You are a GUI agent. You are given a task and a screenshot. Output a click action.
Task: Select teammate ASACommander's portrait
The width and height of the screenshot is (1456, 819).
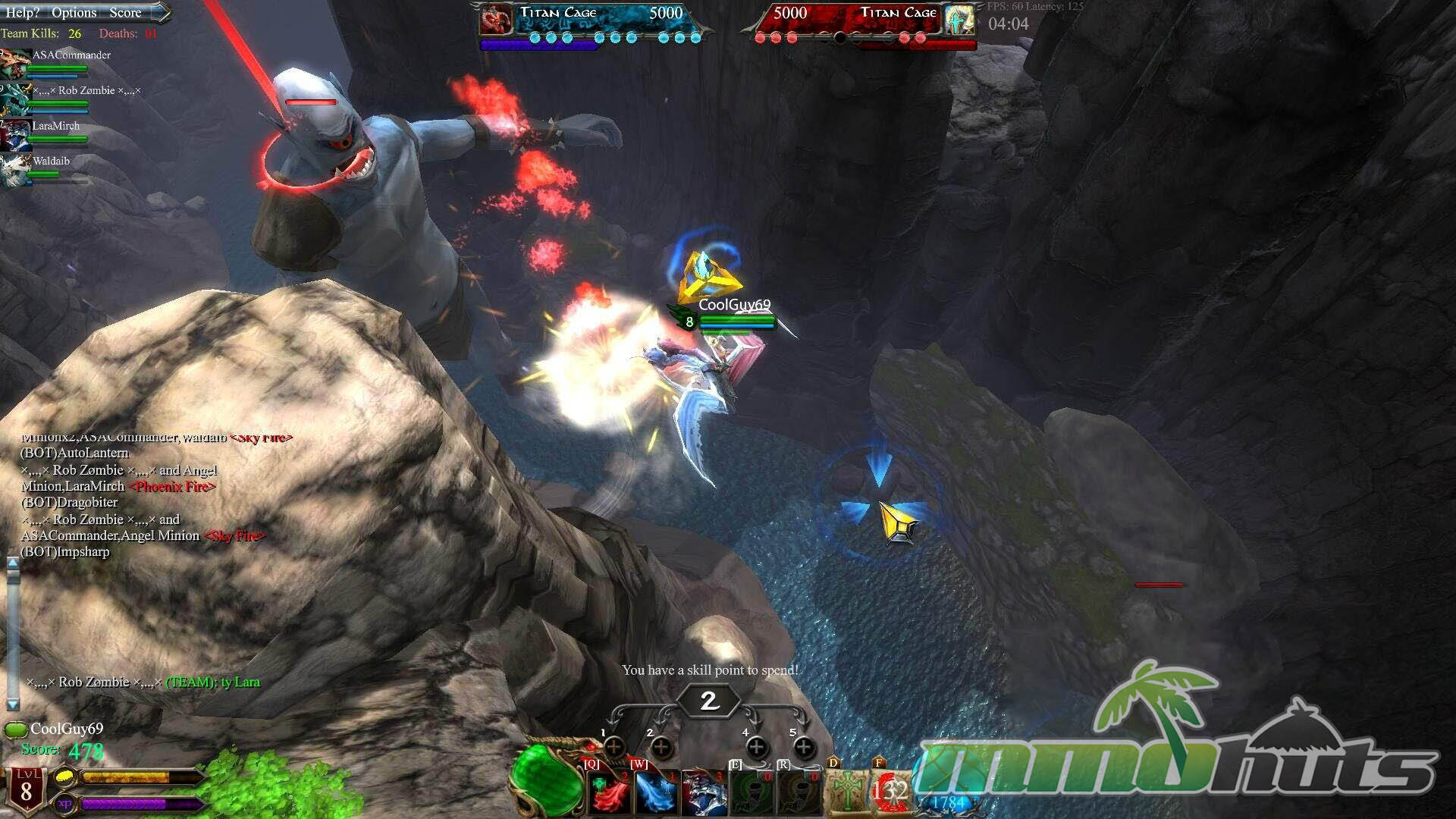tap(15, 64)
